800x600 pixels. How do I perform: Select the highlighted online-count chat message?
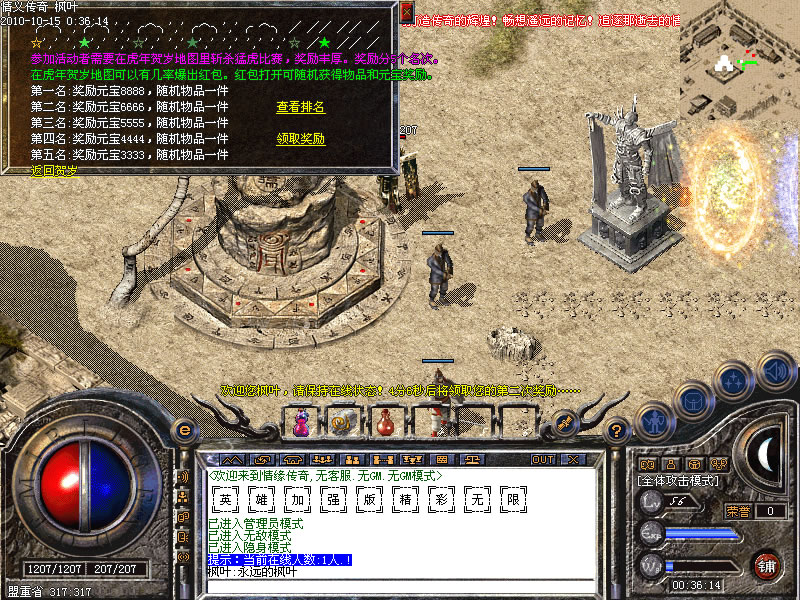pos(279,560)
